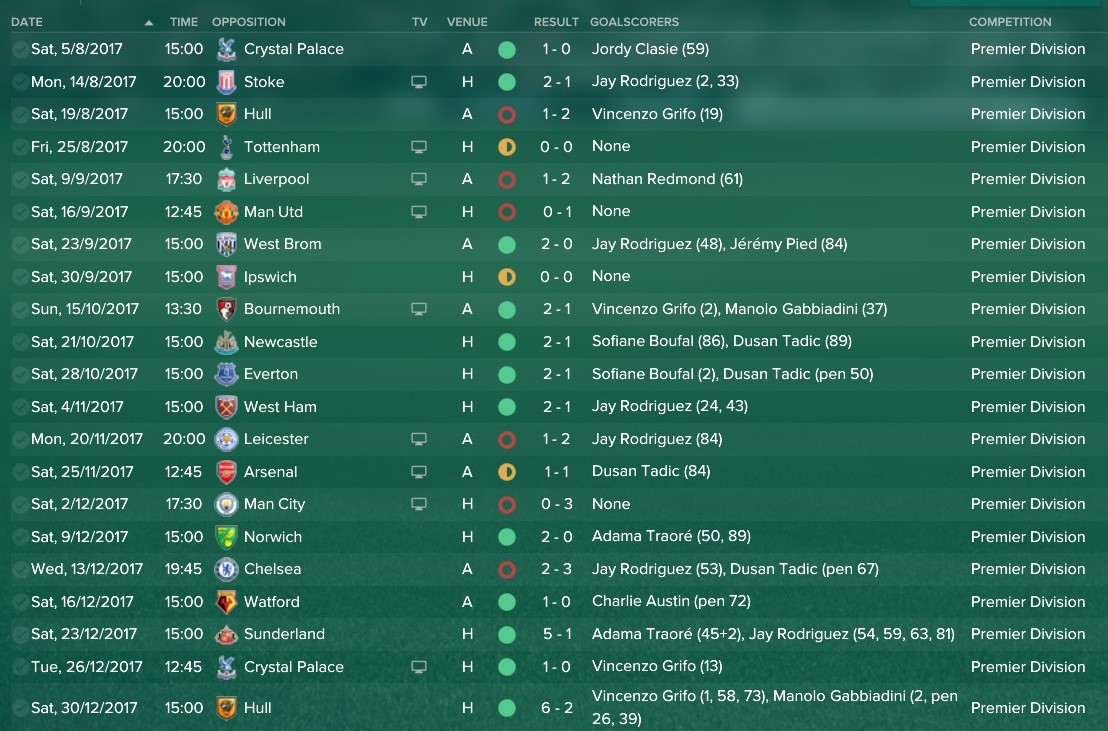Show the 0 - 3 Man City result
The width and height of the screenshot is (1108, 731).
click(556, 504)
